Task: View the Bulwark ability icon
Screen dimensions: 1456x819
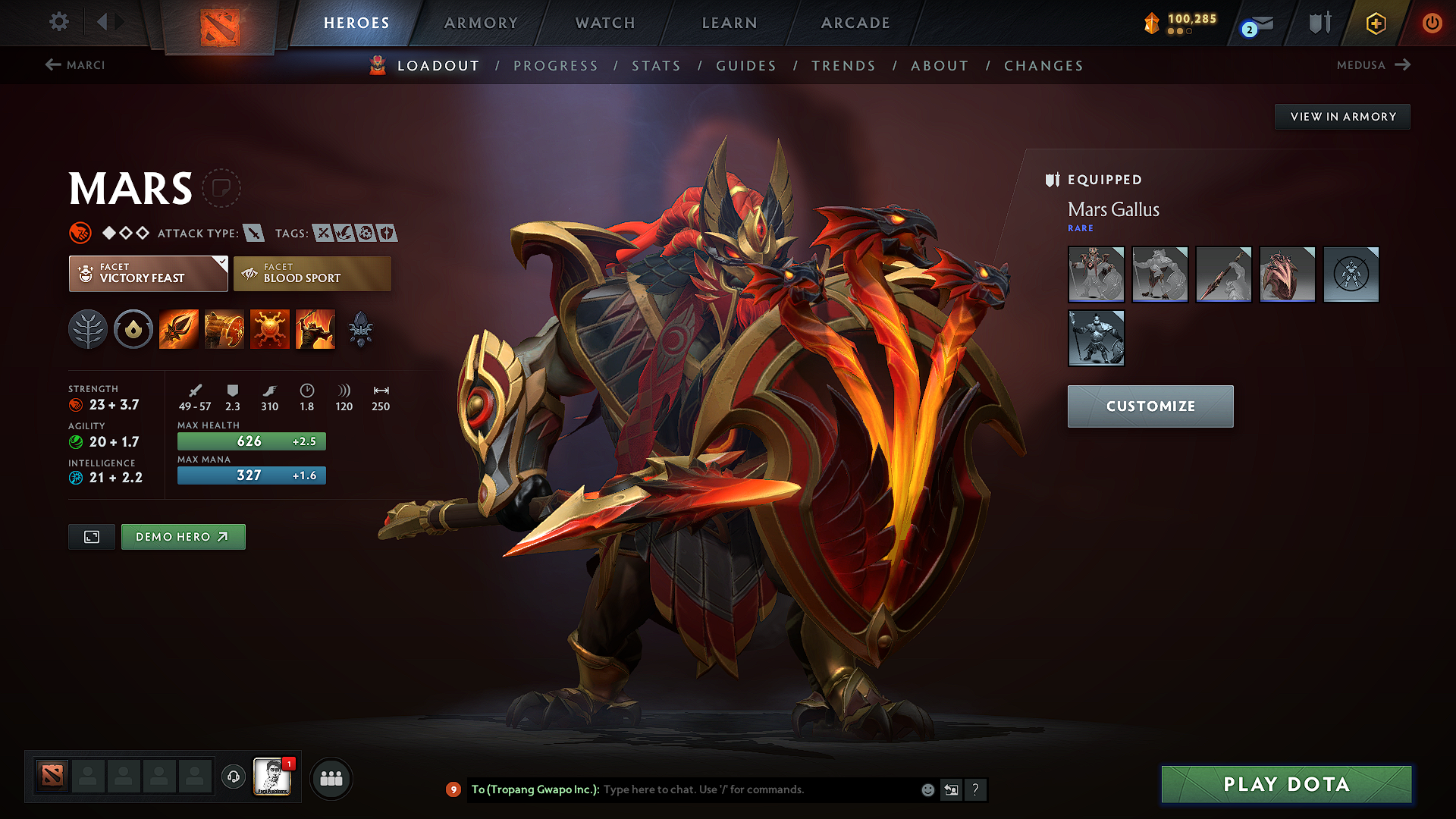Action: click(270, 328)
